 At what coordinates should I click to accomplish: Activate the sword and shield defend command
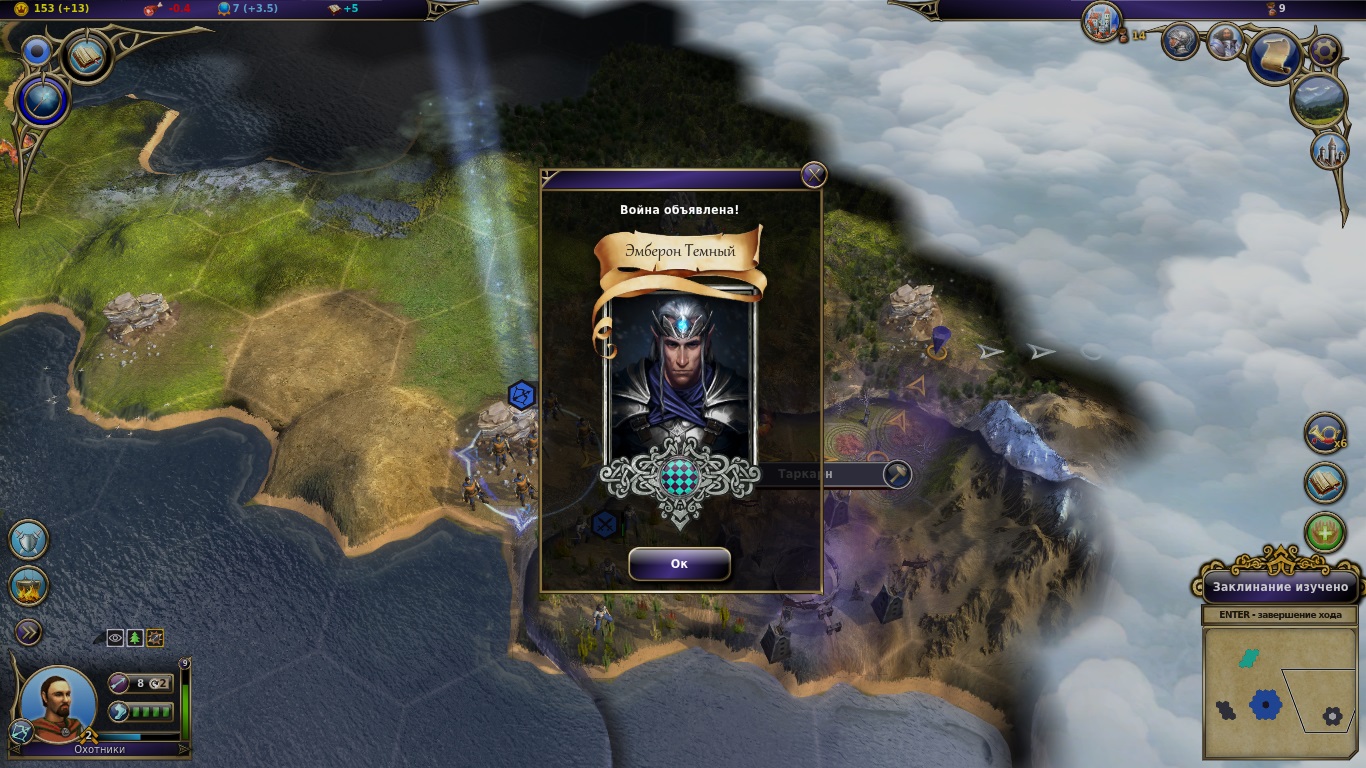coord(28,540)
